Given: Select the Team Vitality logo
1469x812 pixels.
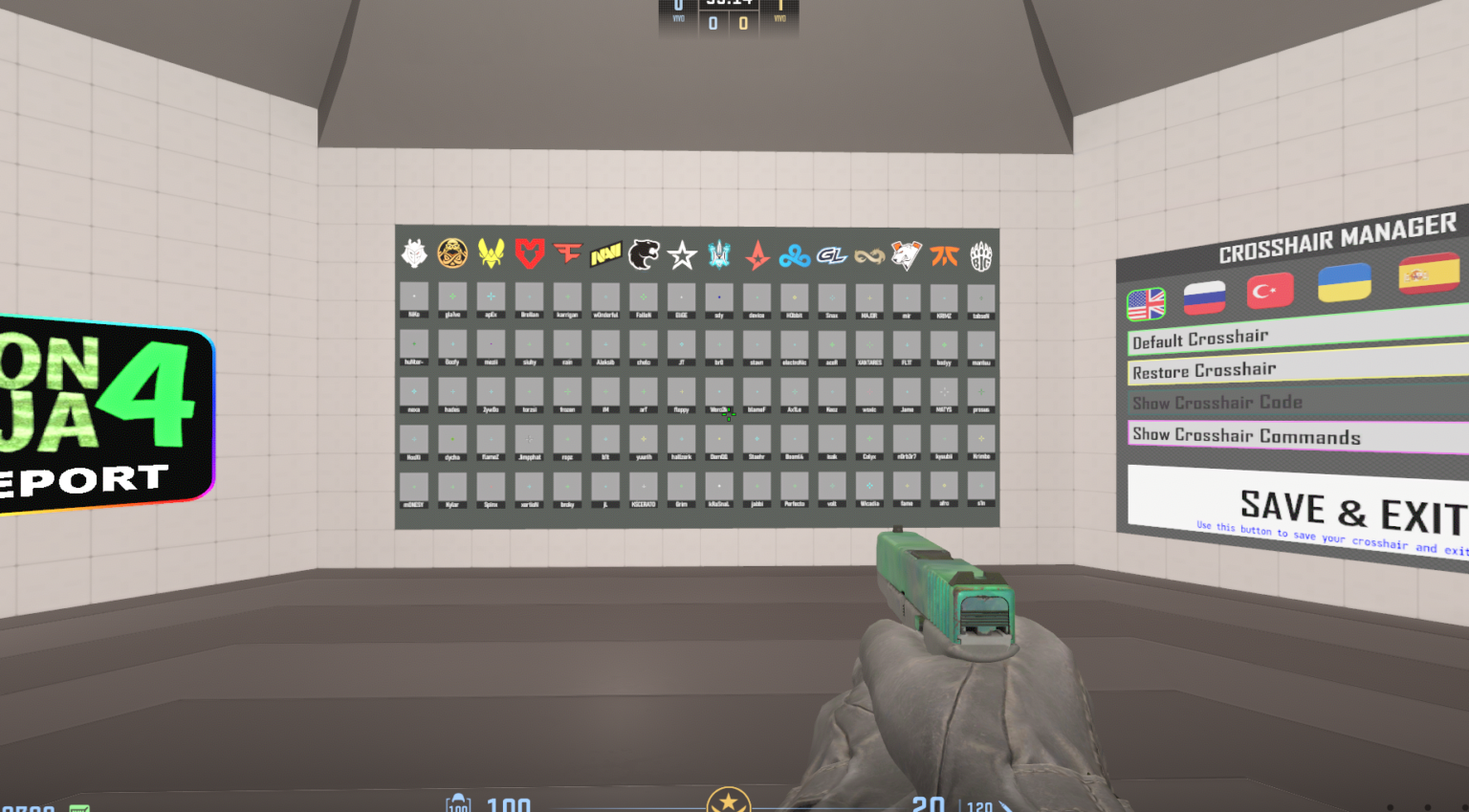Looking at the screenshot, I should coord(492,253).
